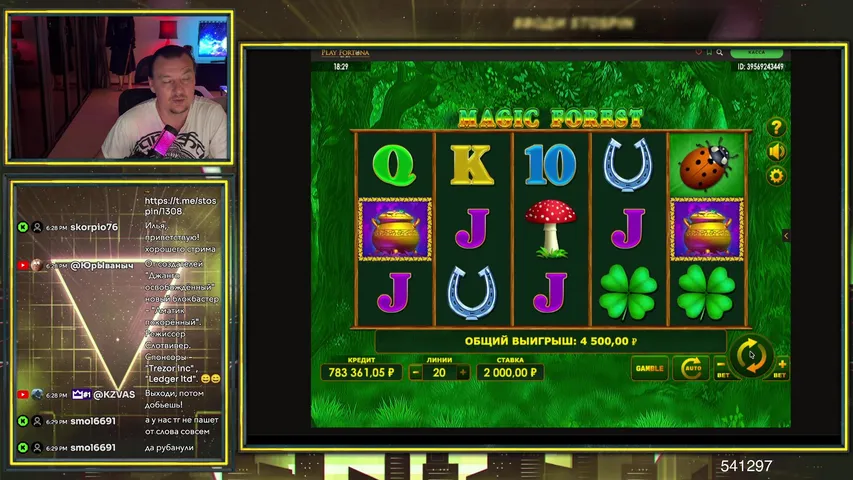
Task: Open the gear settings icon
Action: (x=776, y=176)
